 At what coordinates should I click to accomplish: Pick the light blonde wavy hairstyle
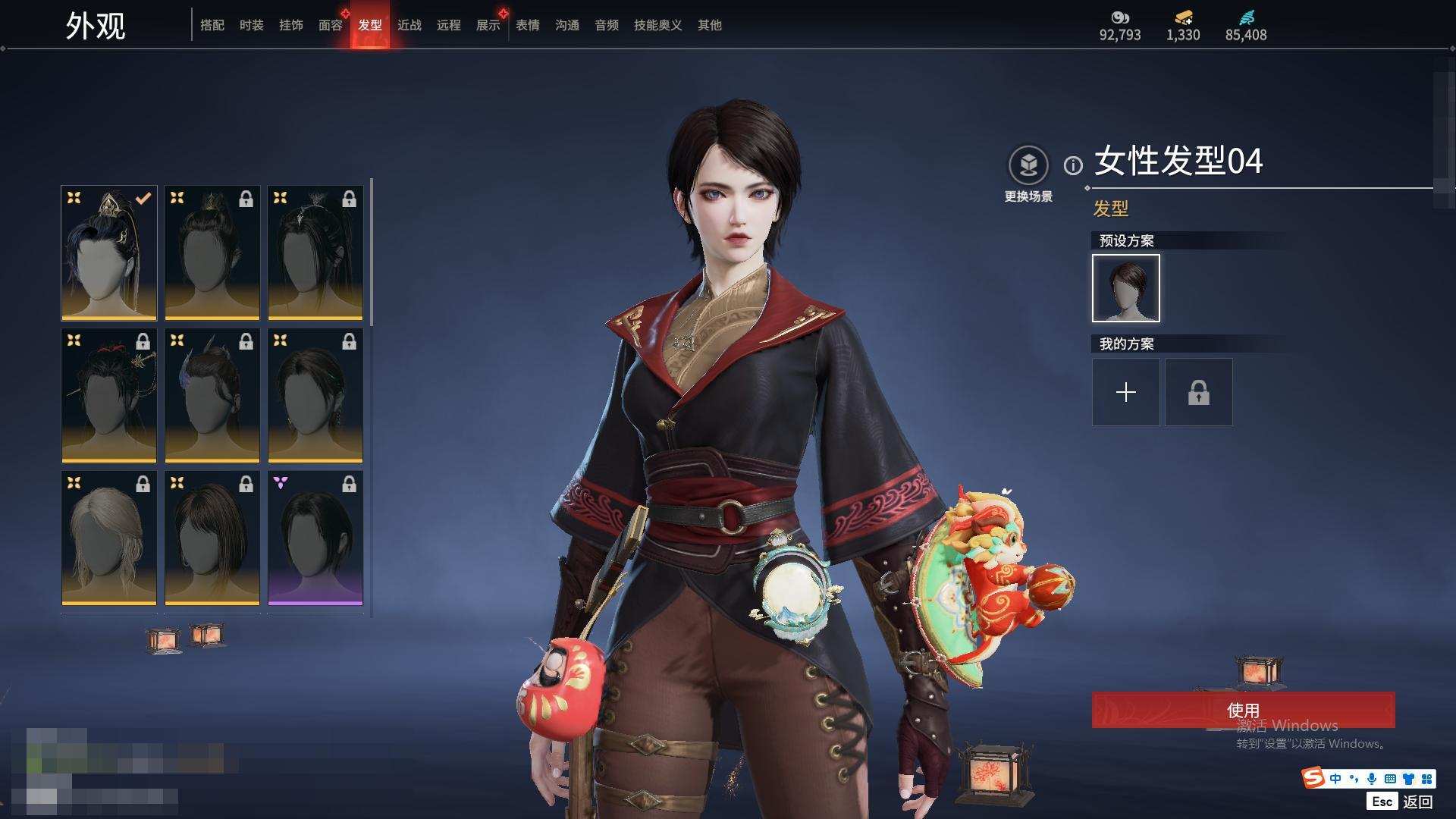(x=109, y=538)
